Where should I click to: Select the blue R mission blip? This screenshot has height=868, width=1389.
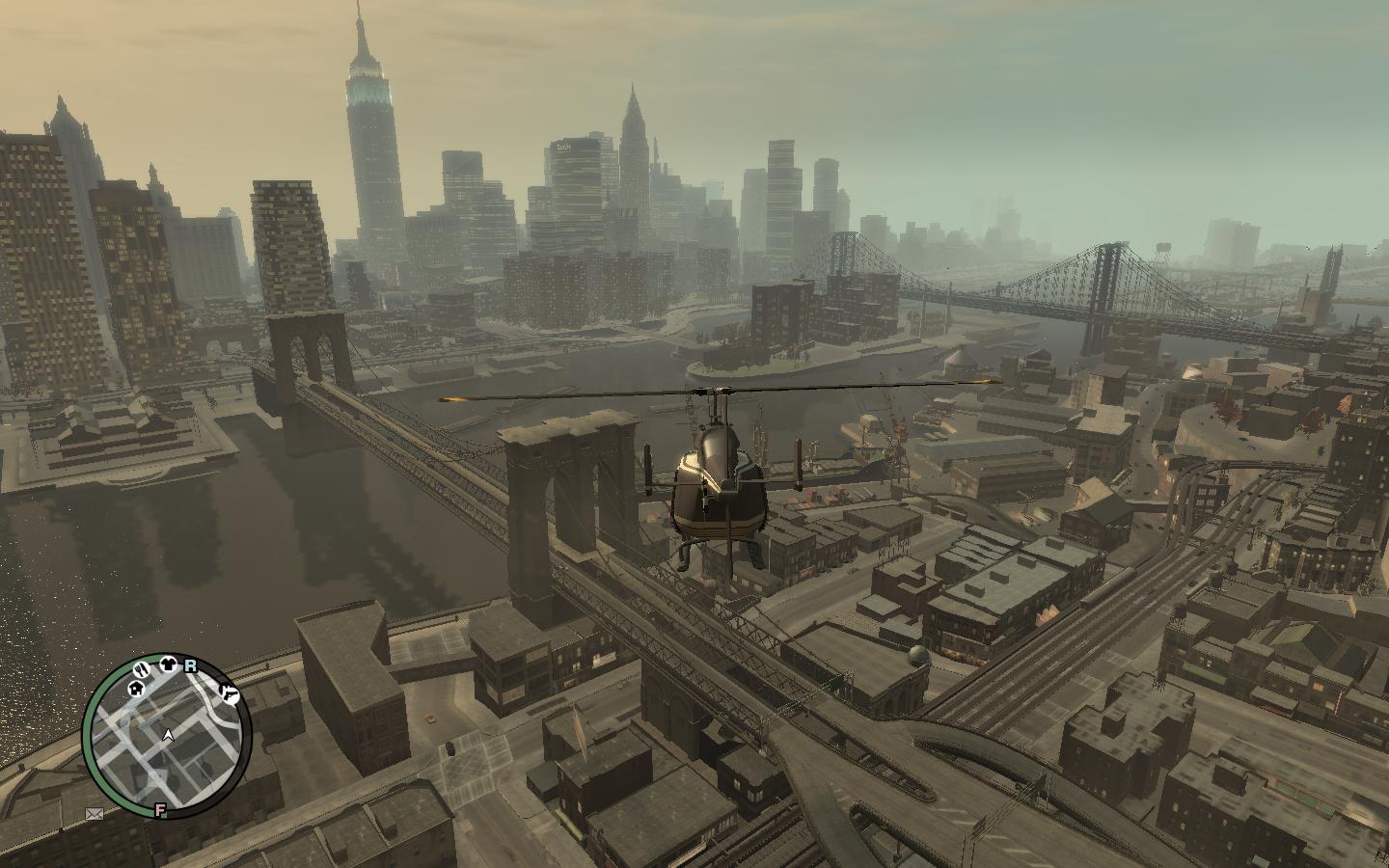(x=190, y=665)
